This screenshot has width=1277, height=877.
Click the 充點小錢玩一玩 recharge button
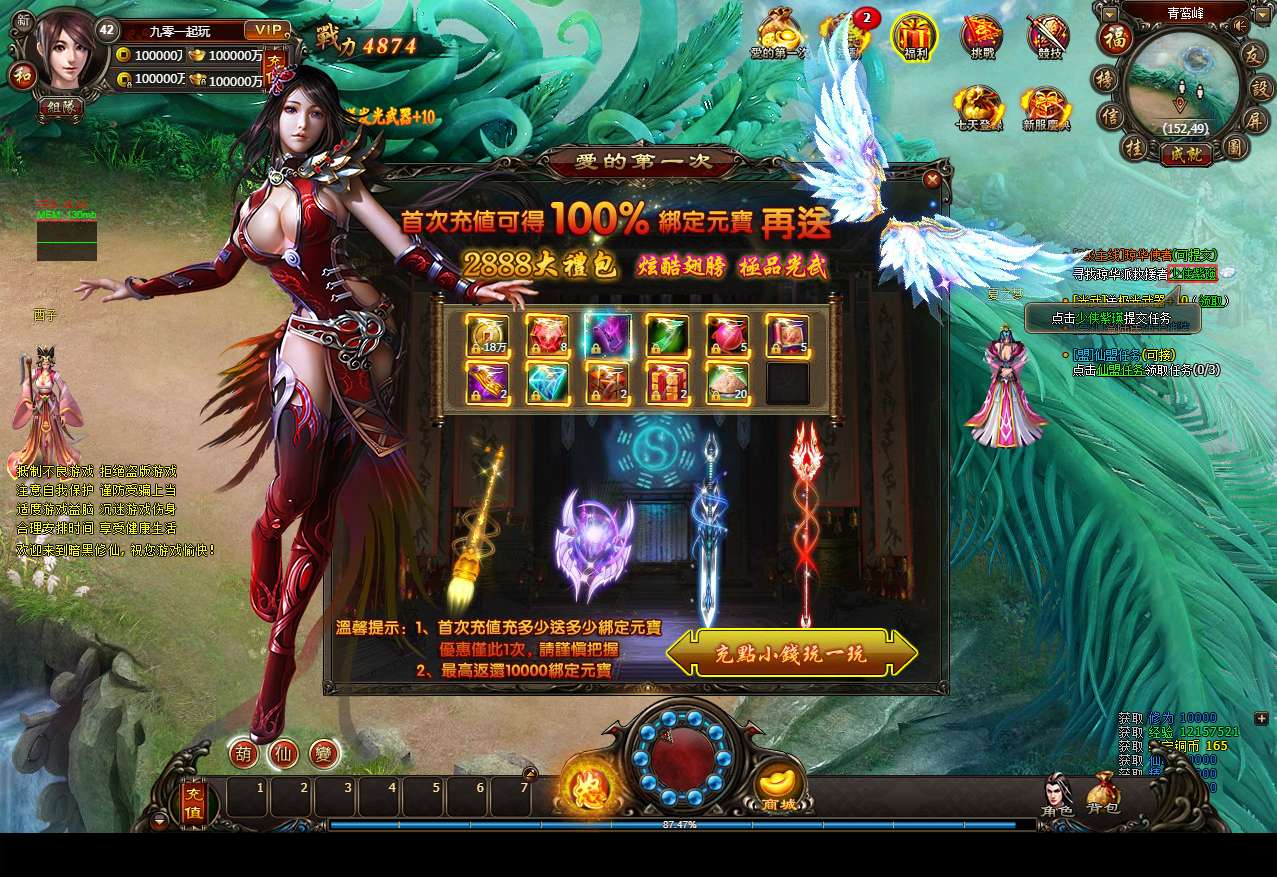(x=791, y=653)
